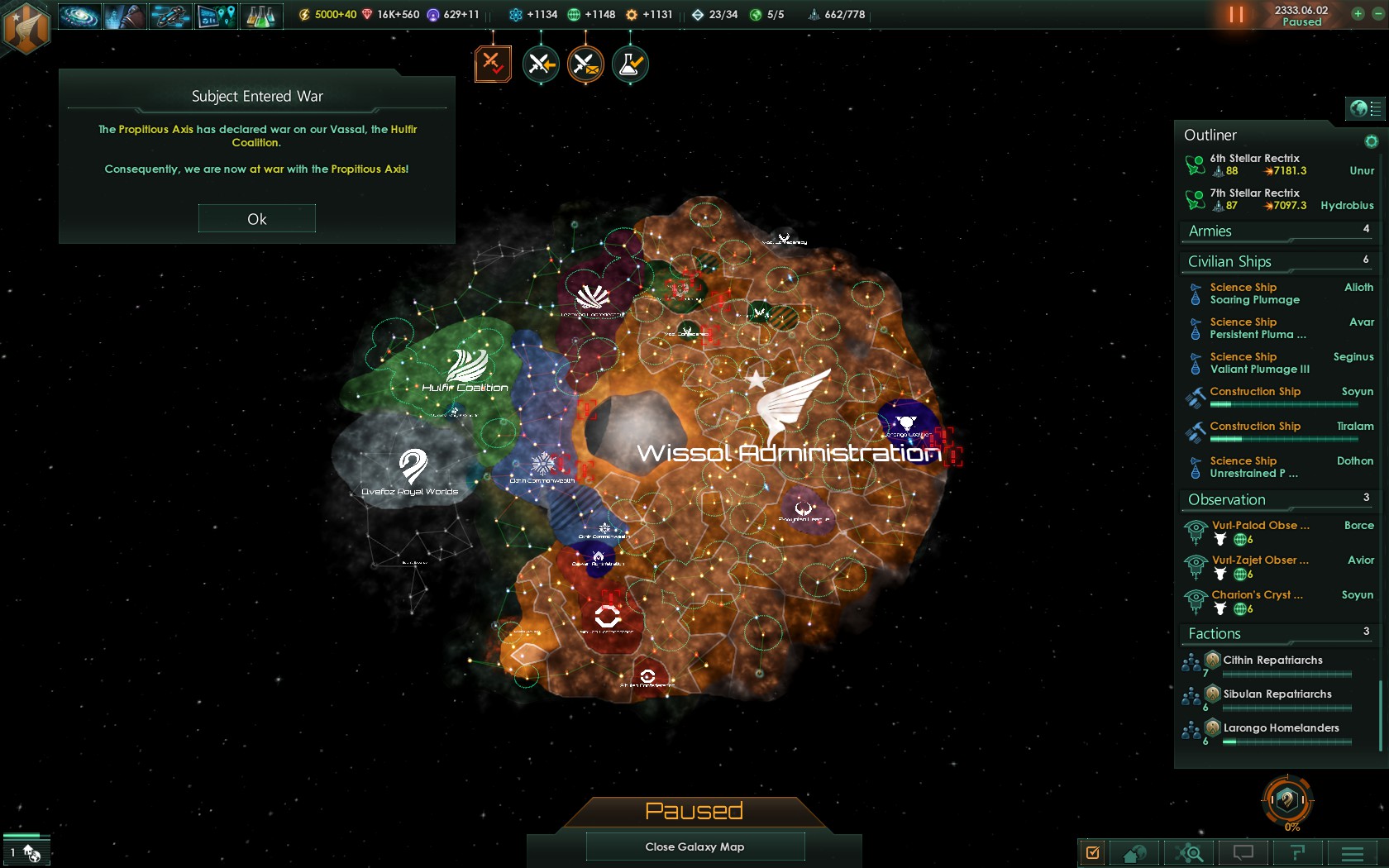
Task: Close the galaxy map
Action: tap(694, 847)
